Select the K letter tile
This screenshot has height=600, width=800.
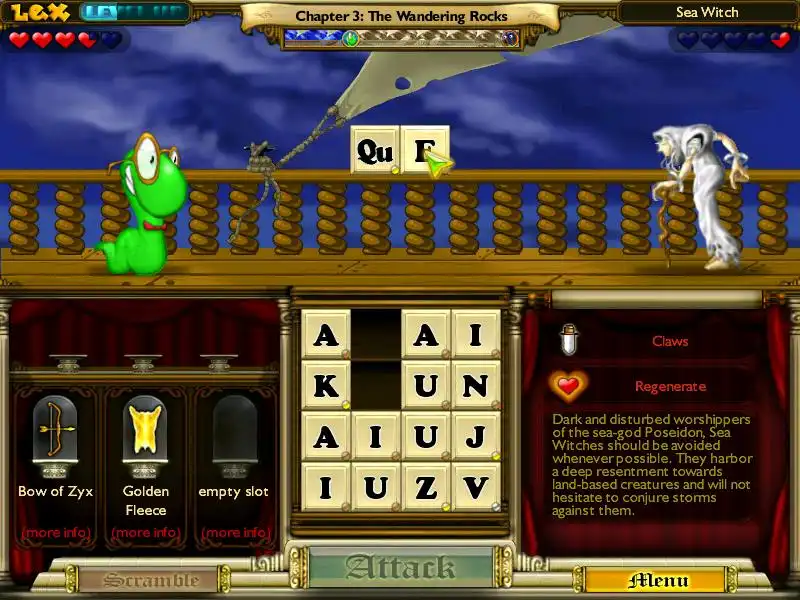point(326,386)
